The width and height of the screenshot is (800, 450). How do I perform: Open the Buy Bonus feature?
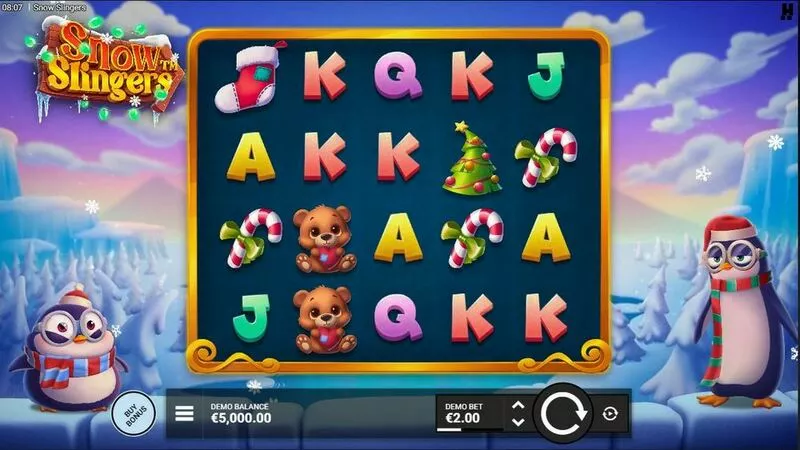[x=131, y=414]
